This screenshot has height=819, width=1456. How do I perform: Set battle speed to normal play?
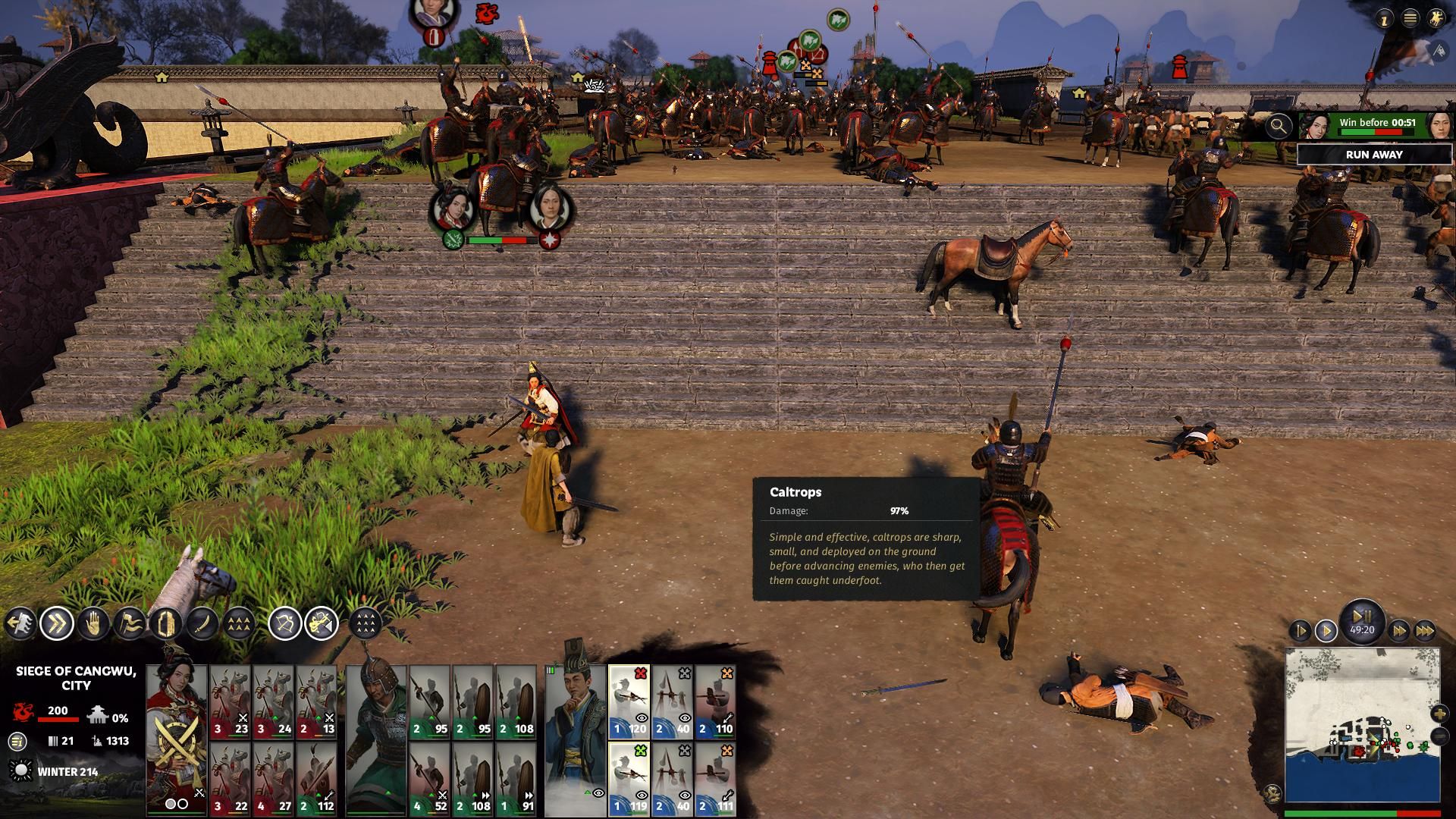pyautogui.click(x=1326, y=631)
